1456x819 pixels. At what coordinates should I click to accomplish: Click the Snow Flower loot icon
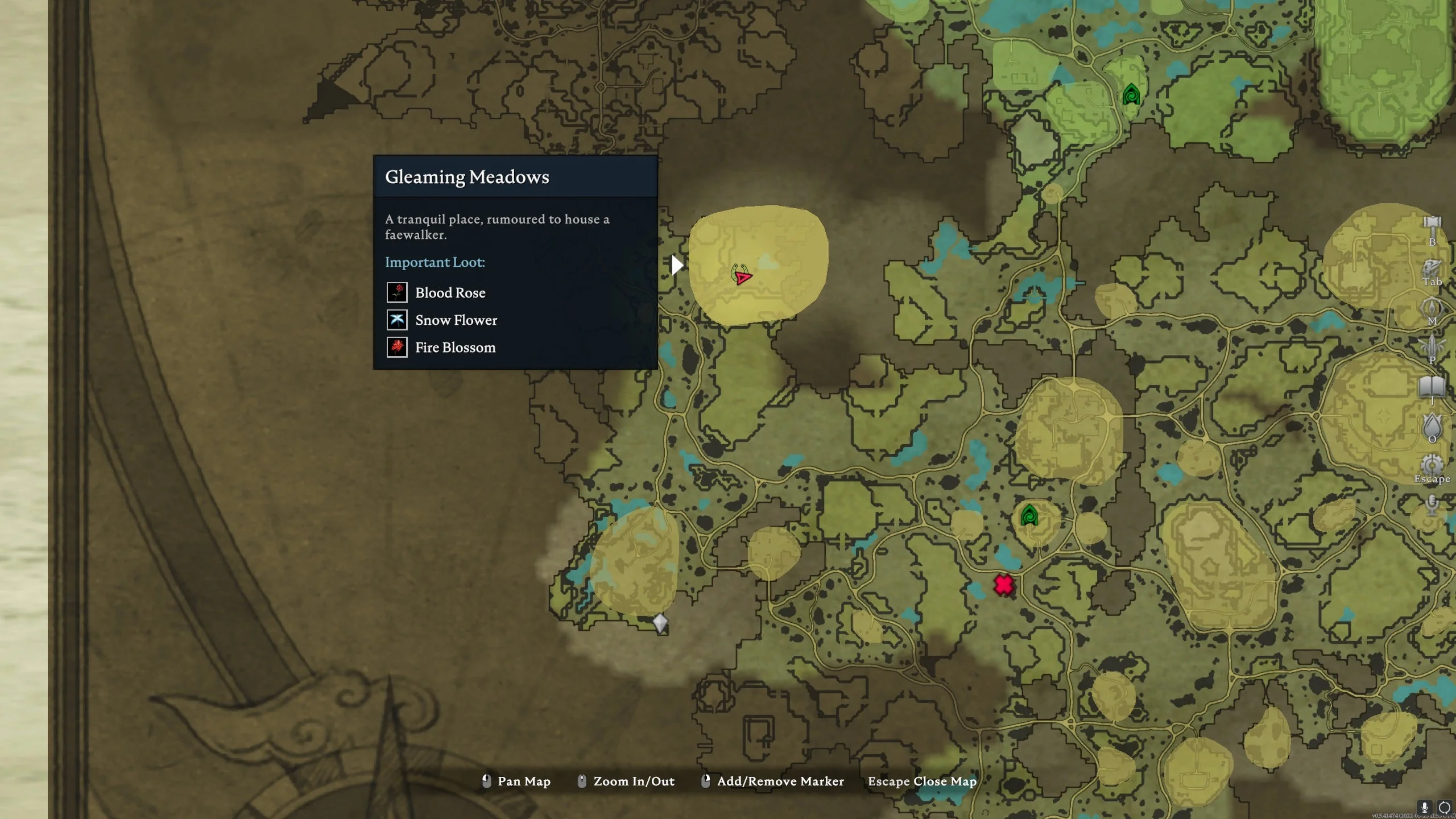pos(397,320)
